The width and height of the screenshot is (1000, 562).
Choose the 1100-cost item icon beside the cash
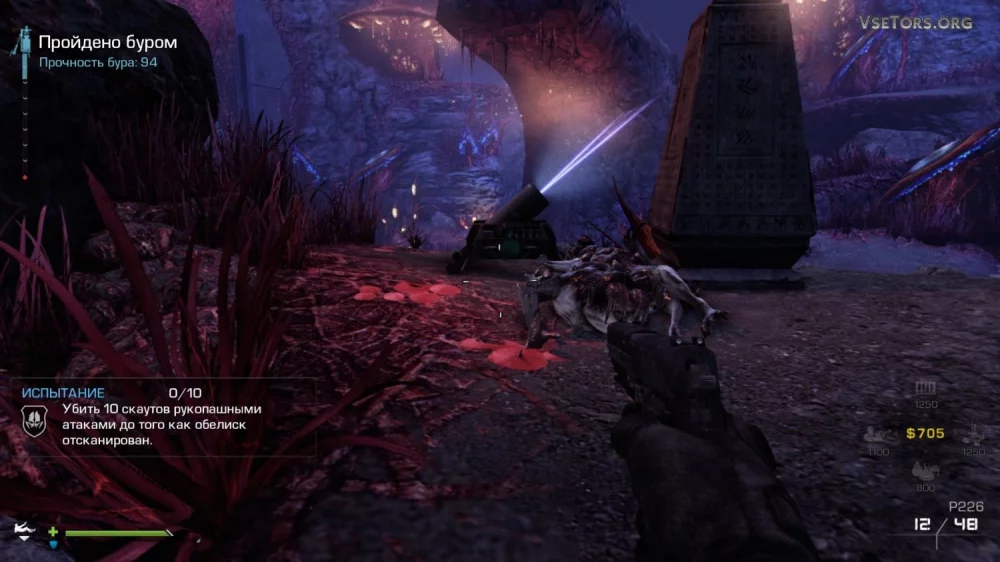coord(878,435)
